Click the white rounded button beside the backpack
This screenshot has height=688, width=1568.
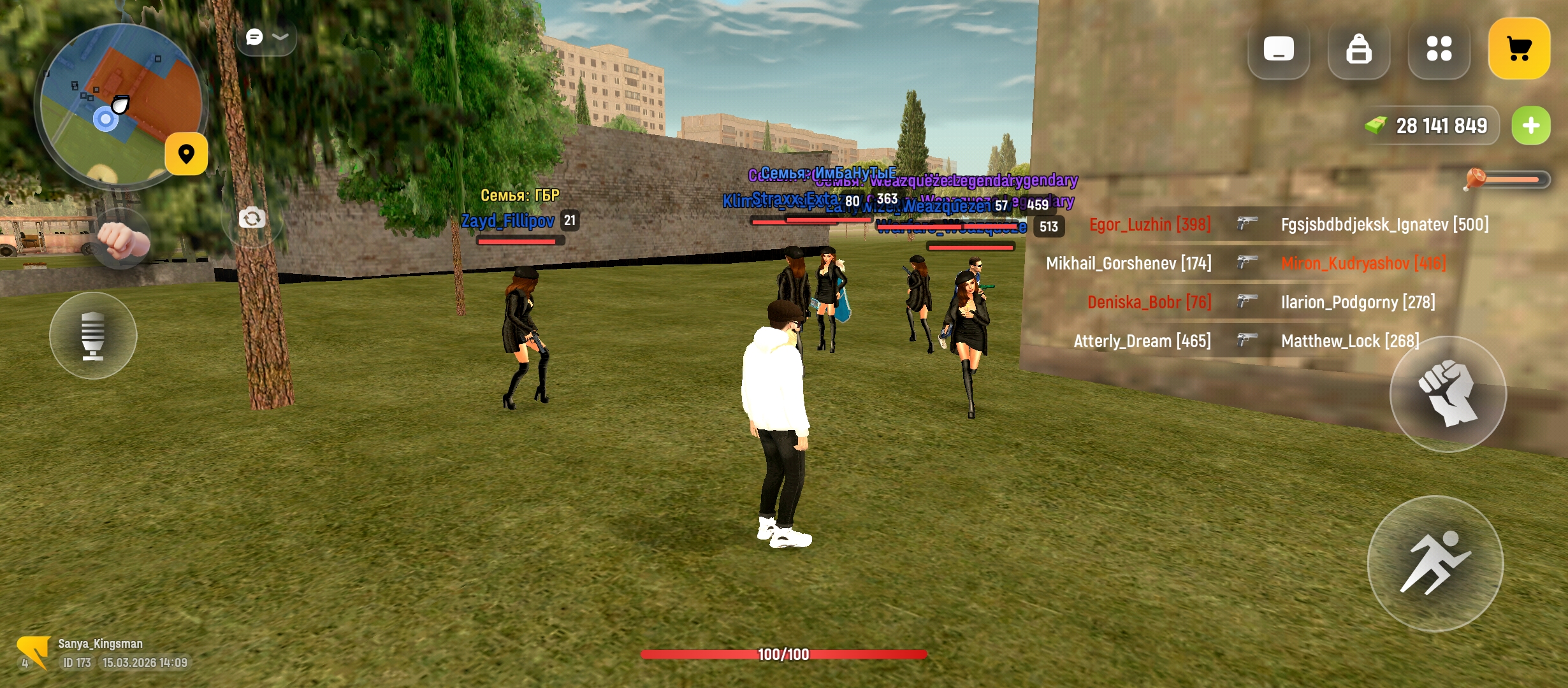pos(1278,49)
